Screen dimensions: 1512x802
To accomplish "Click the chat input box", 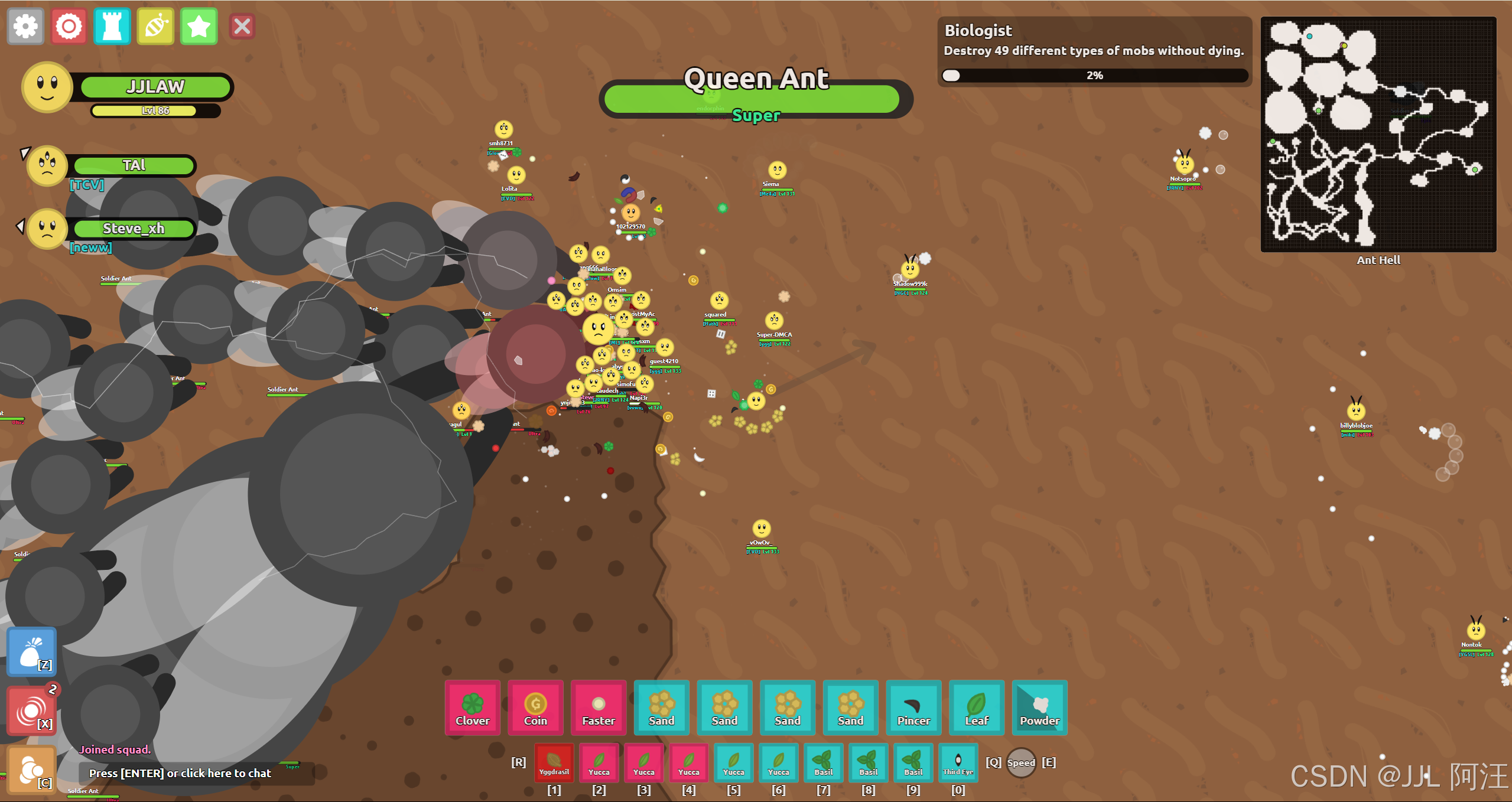I will (x=195, y=773).
